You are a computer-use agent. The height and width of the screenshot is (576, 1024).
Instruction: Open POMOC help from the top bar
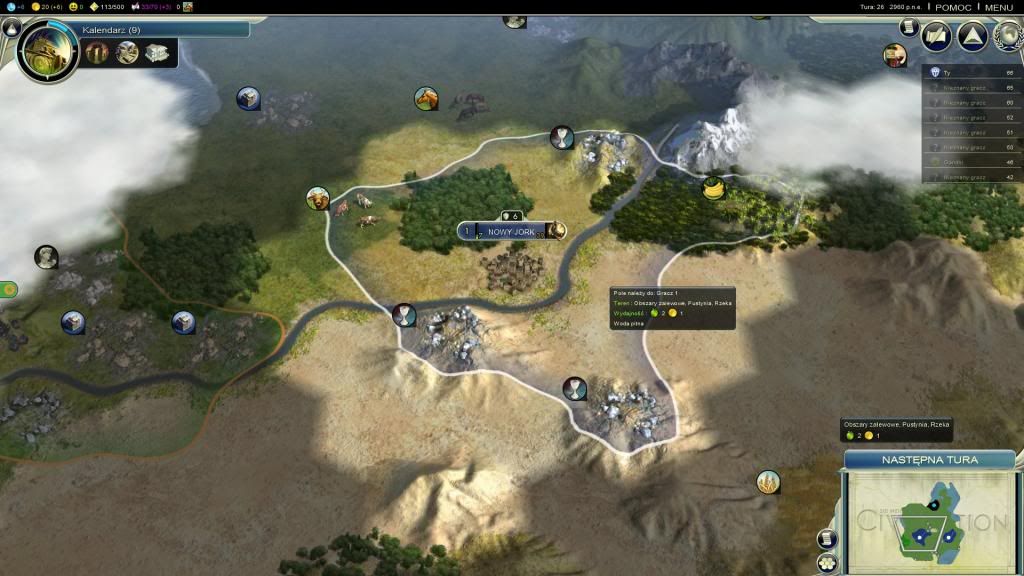[x=952, y=7]
